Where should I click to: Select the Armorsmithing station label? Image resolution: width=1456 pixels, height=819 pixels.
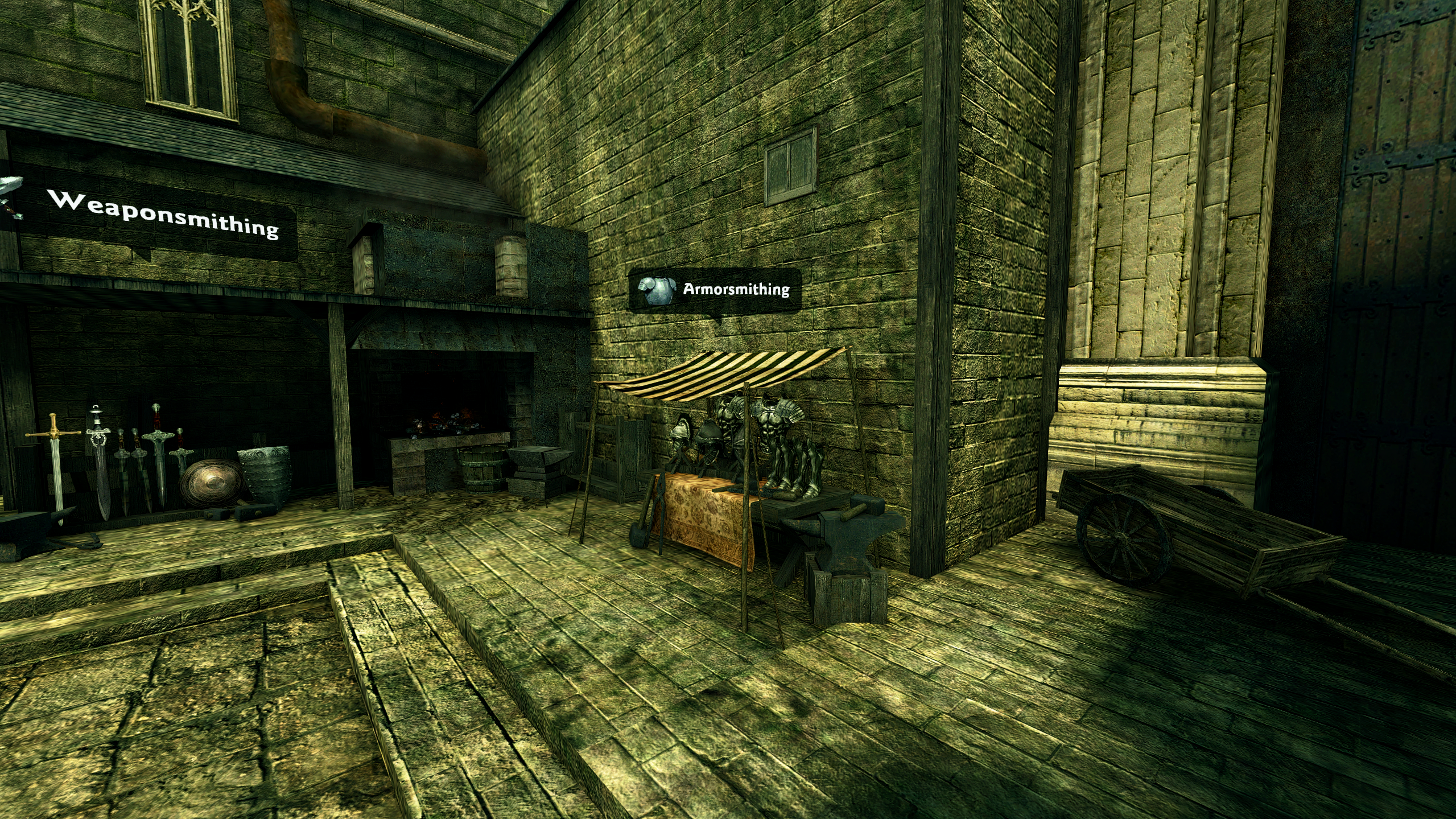(x=736, y=290)
